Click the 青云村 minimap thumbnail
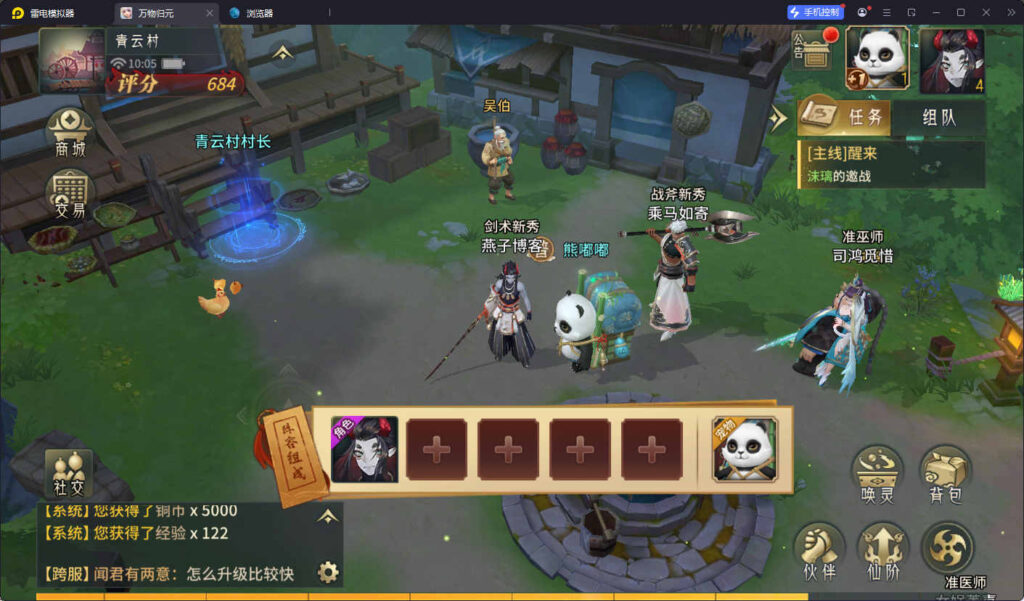The height and width of the screenshot is (601, 1024). [71, 60]
